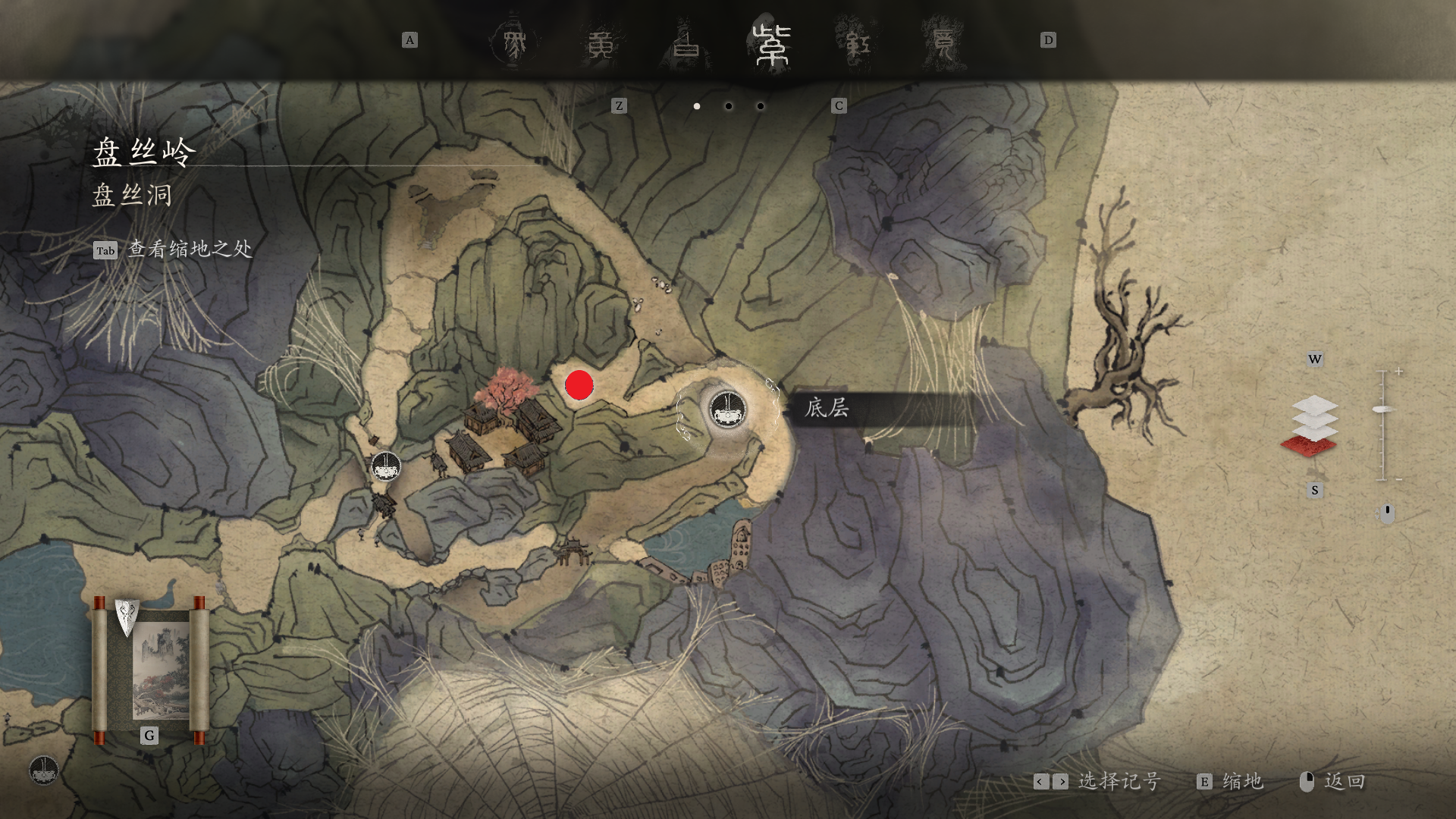The width and height of the screenshot is (1456, 819).
Task: Choose the highlighted 紫 chapter tab
Action: coord(772,44)
